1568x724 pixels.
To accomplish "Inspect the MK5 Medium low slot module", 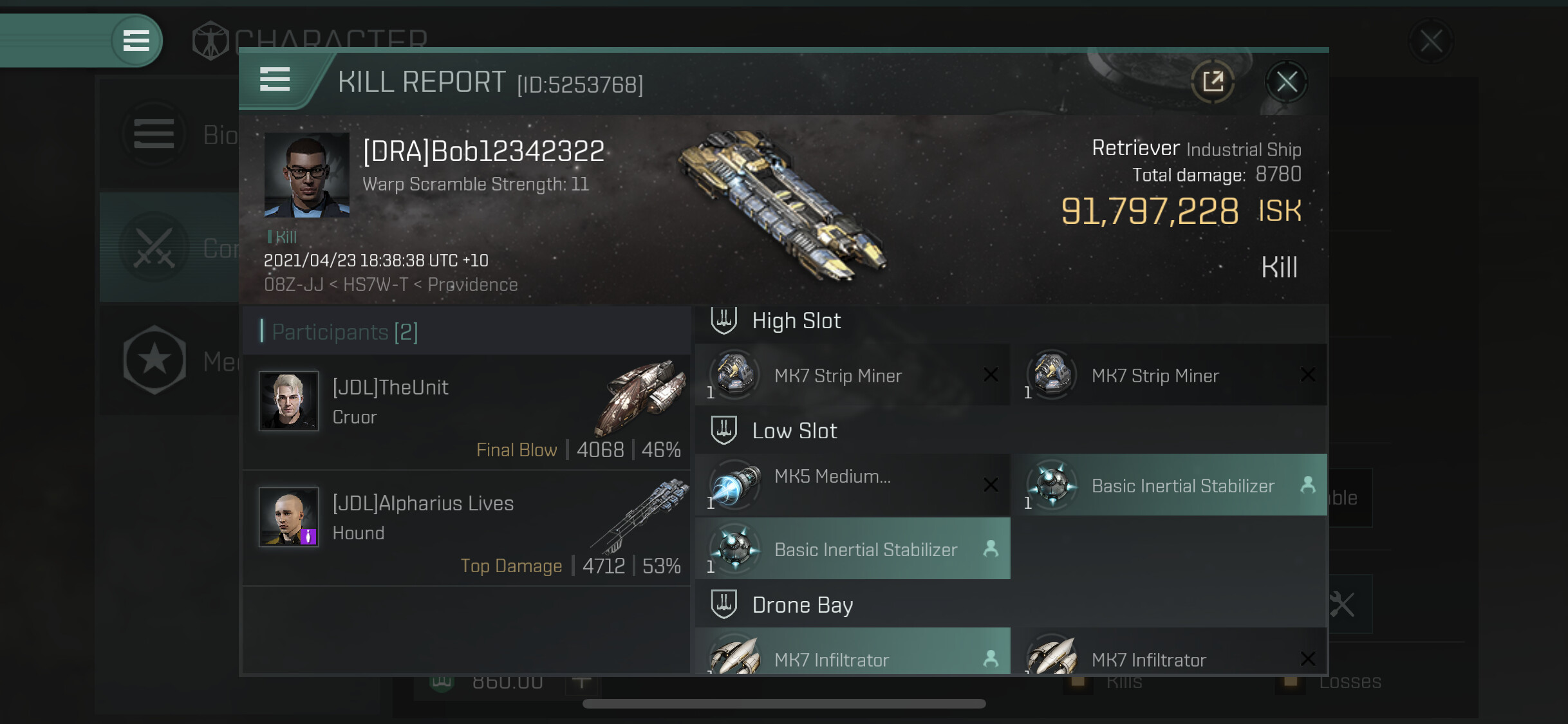I will tap(852, 485).
